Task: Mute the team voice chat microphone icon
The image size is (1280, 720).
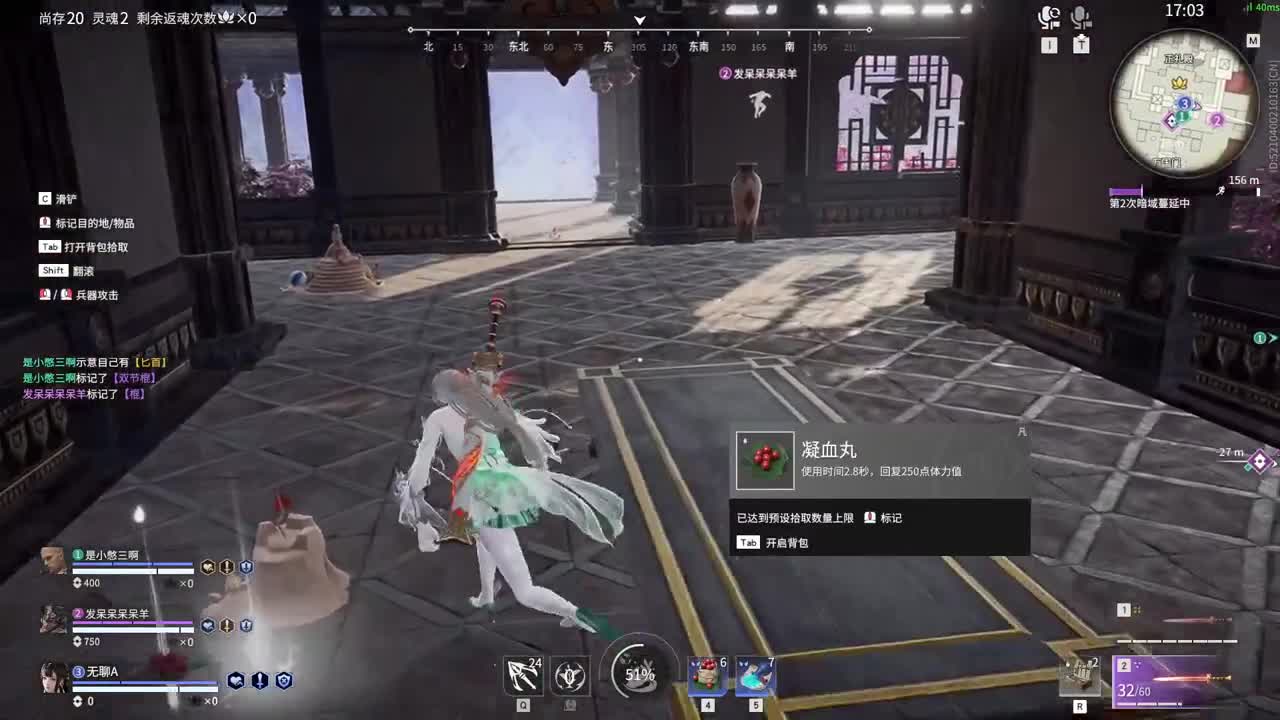Action: coord(1048,14)
